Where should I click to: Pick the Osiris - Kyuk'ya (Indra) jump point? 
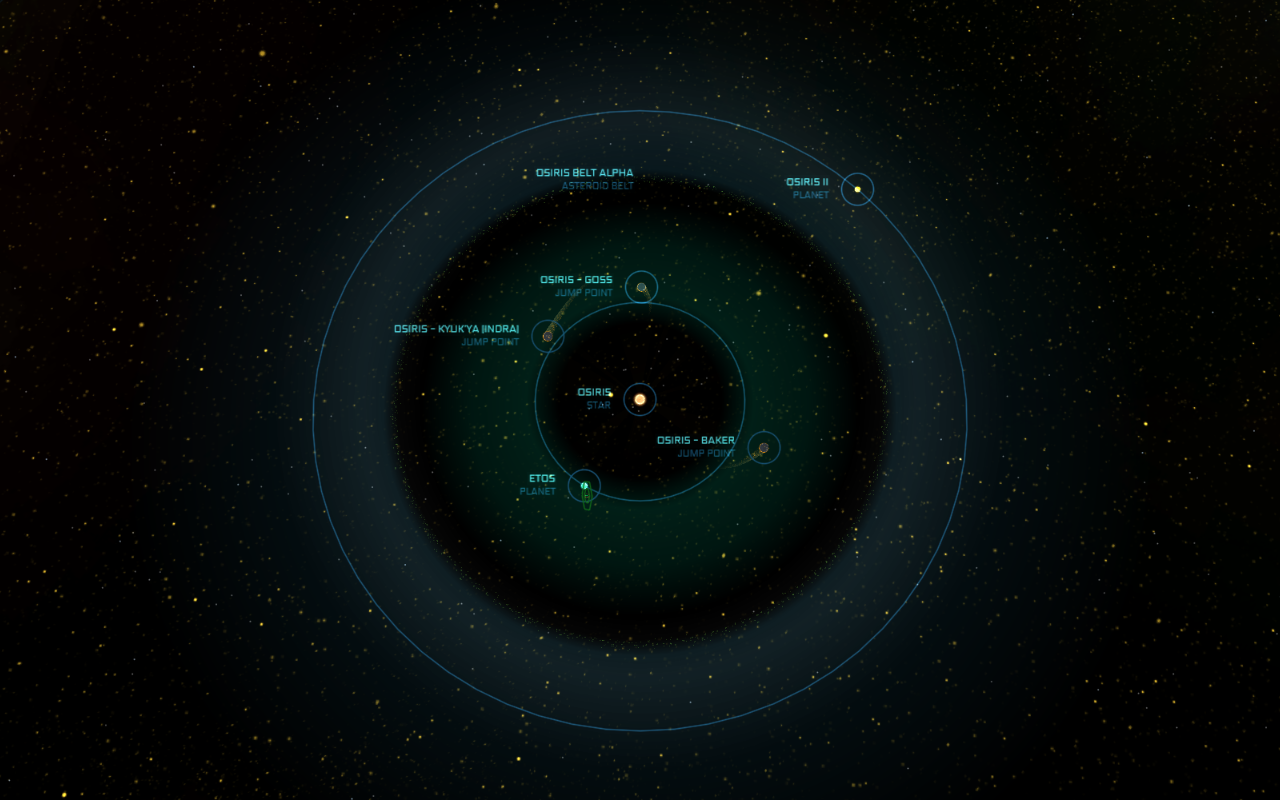[547, 336]
